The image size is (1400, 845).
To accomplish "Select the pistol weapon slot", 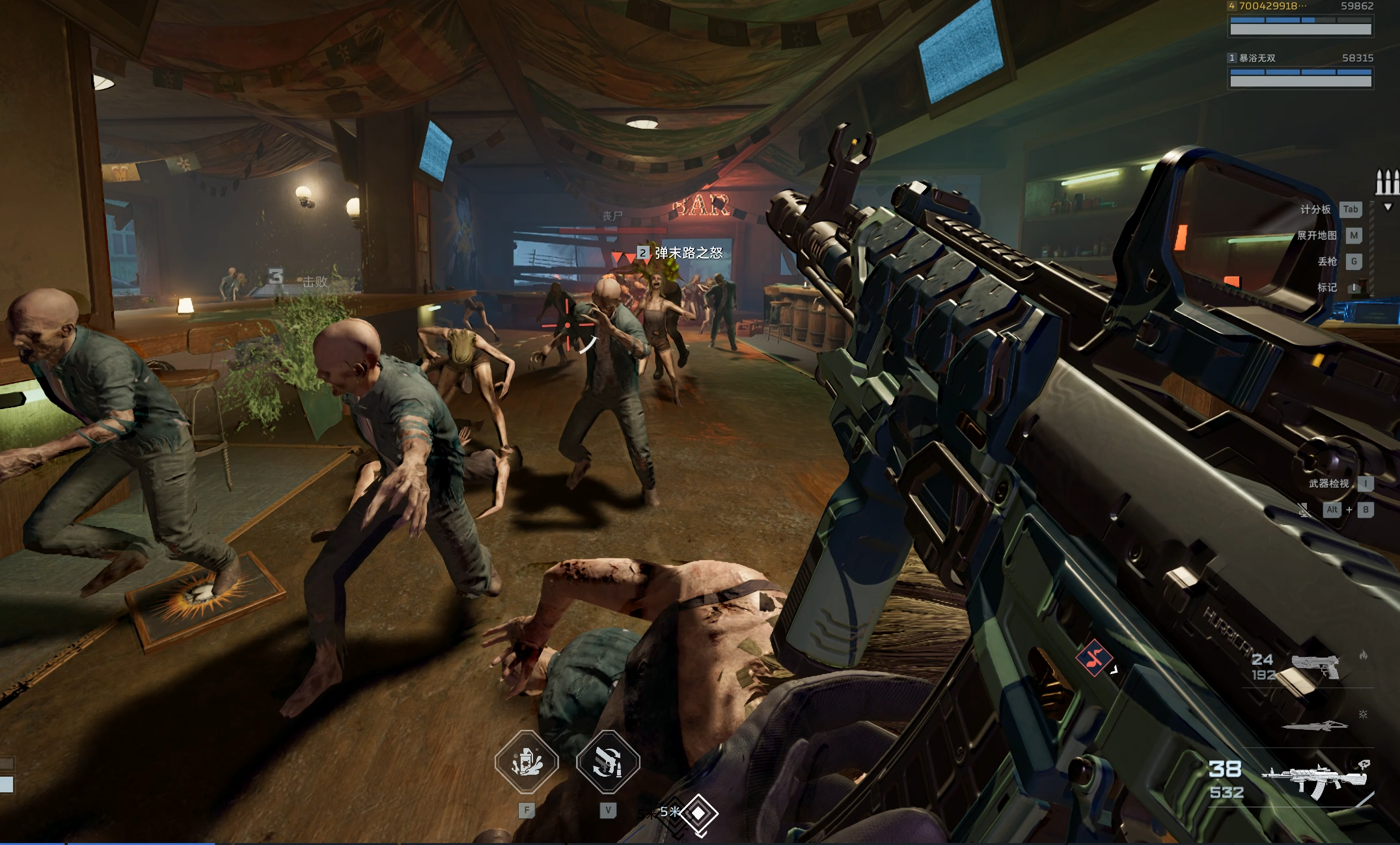I will [1314, 667].
